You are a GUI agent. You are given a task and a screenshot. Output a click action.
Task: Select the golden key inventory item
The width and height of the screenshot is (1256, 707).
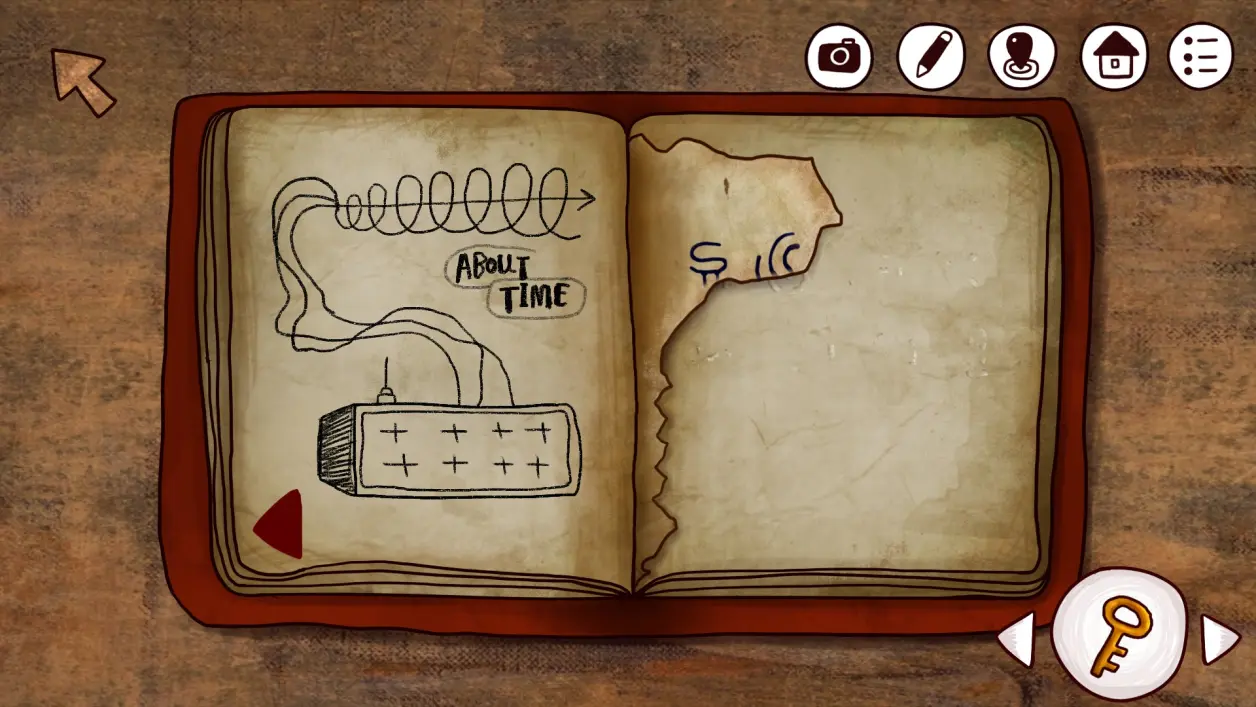[x=1119, y=635]
